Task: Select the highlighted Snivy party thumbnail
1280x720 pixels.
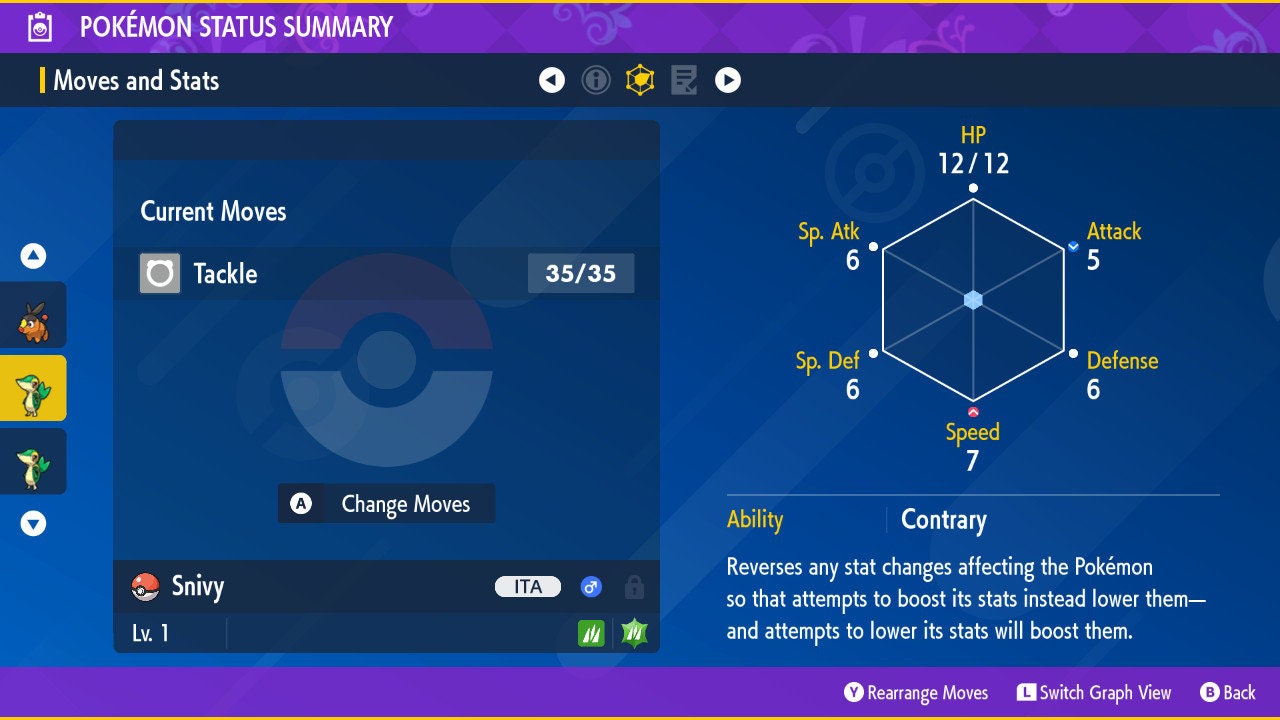Action: [x=33, y=388]
